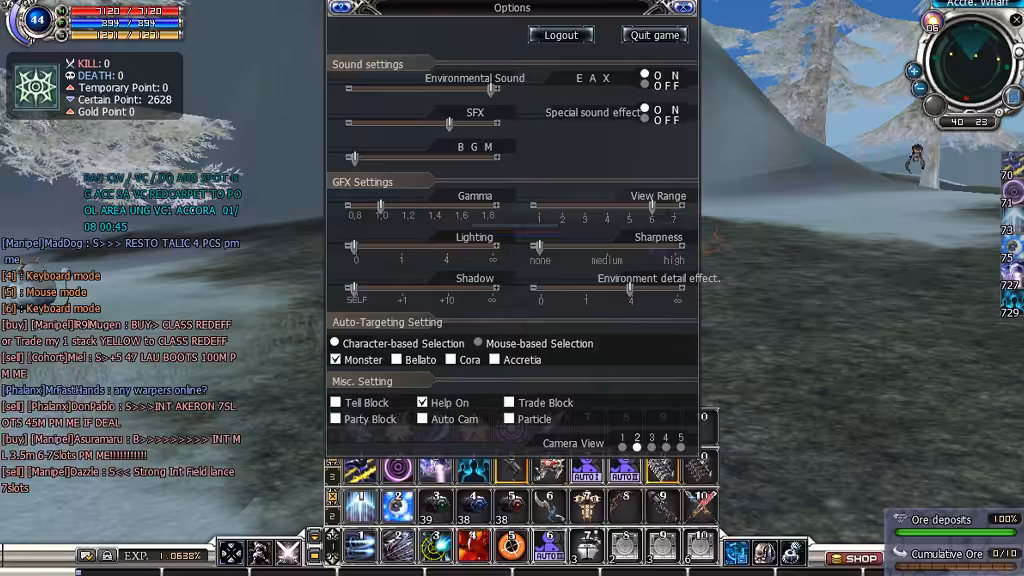Turn EAX sound off
Viewport: 1024px width, 576px height.
click(x=645, y=86)
